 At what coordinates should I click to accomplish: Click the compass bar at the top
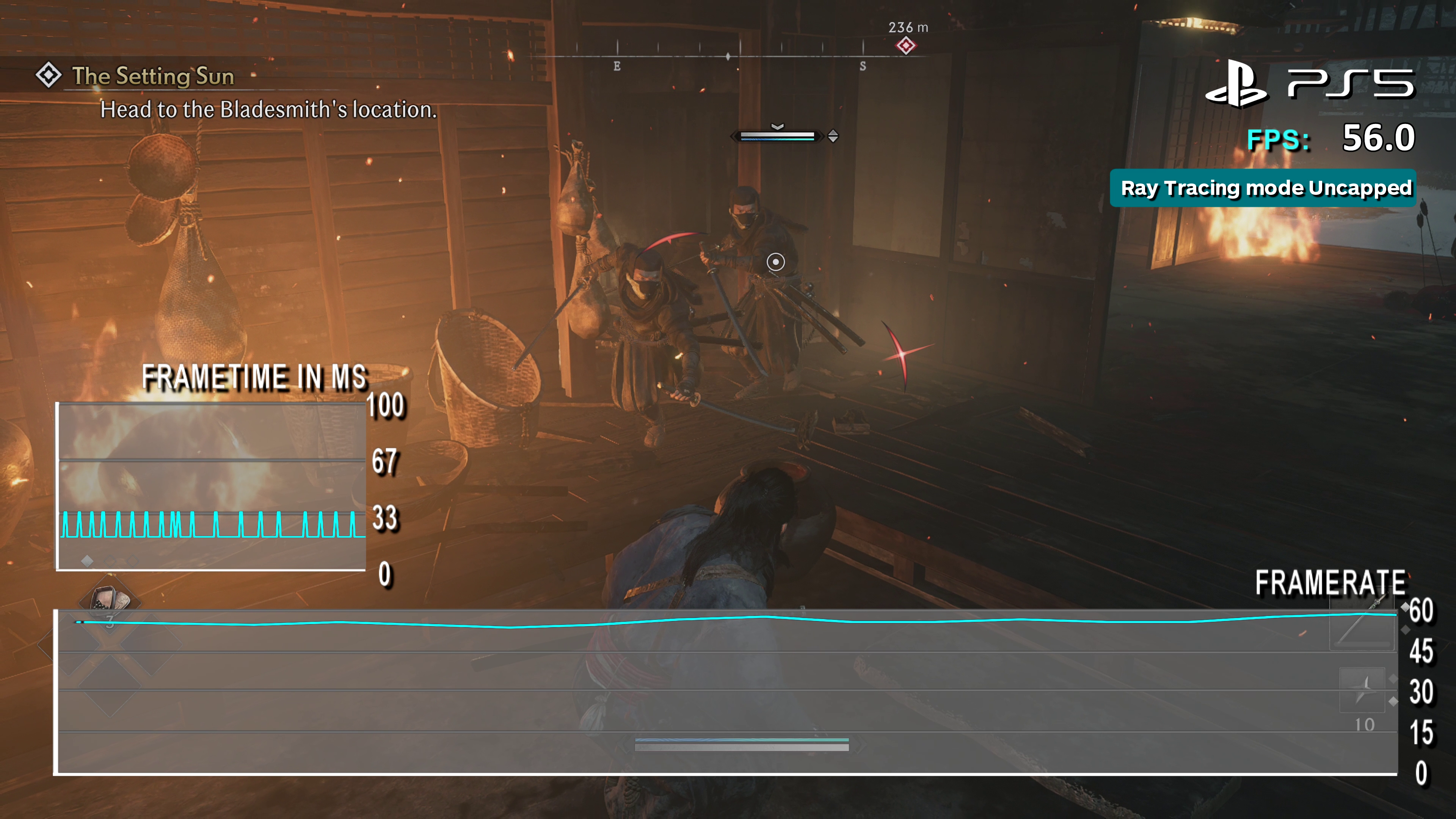pyautogui.click(x=729, y=56)
